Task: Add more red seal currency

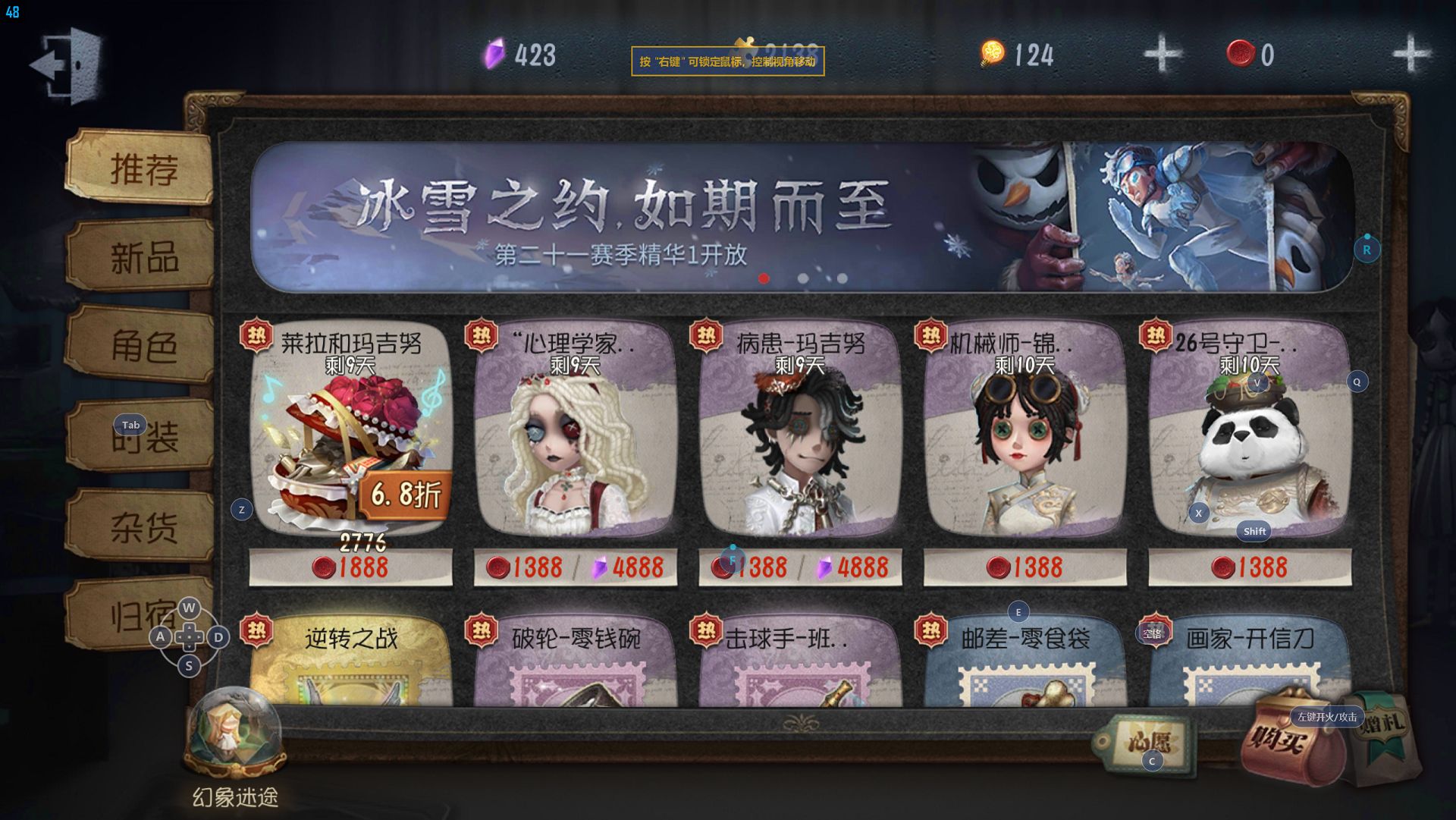Action: click(x=1410, y=54)
